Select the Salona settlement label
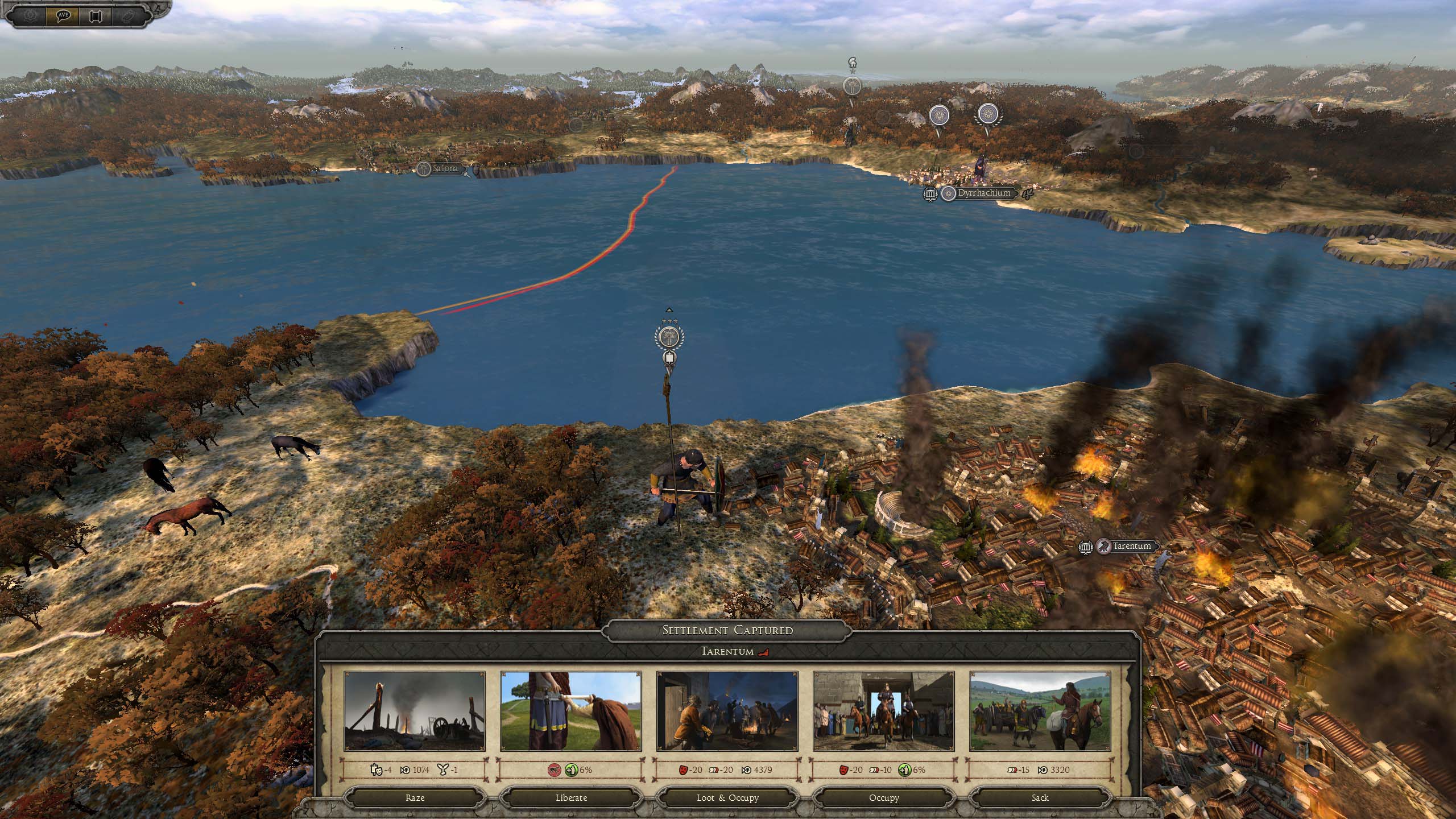The width and height of the screenshot is (1456, 819). pyautogui.click(x=445, y=169)
